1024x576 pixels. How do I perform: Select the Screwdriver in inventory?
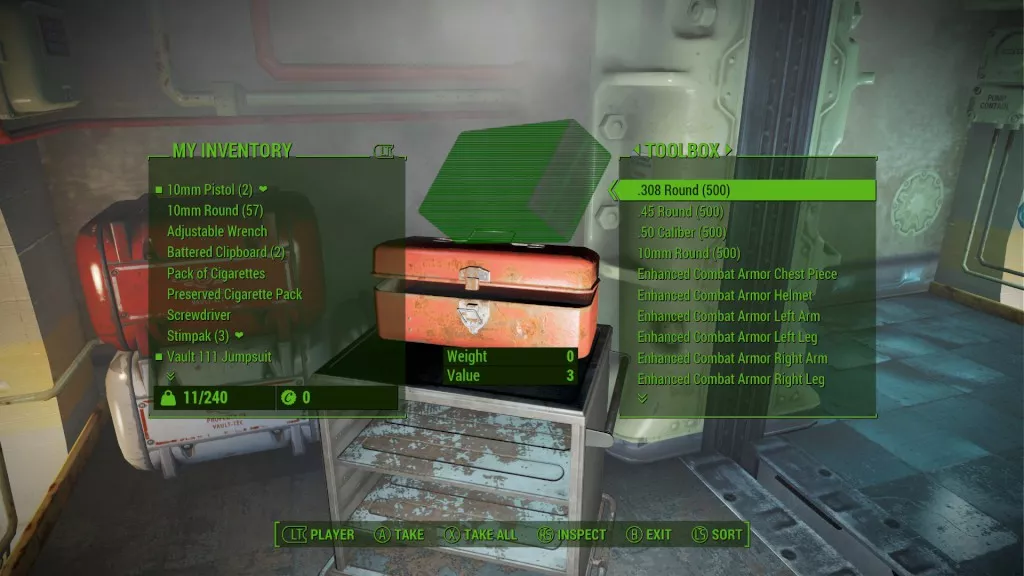pyautogui.click(x=199, y=315)
